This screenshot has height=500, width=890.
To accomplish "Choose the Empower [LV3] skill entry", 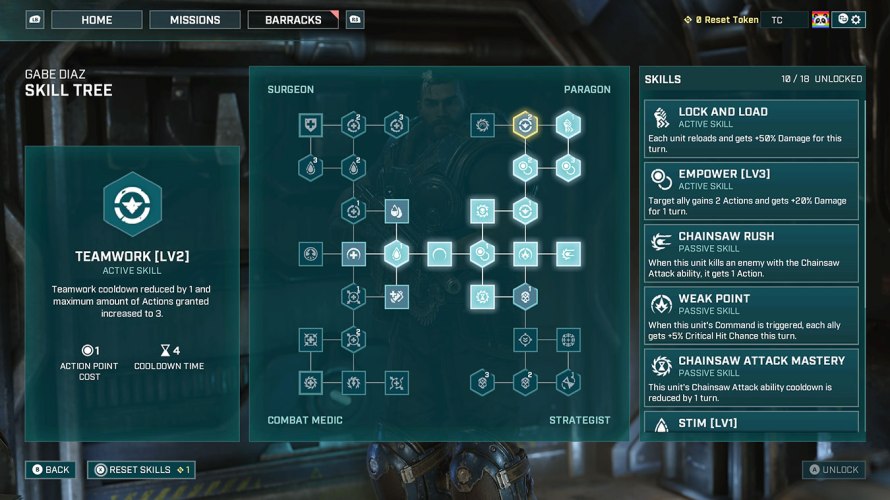I will [x=751, y=190].
